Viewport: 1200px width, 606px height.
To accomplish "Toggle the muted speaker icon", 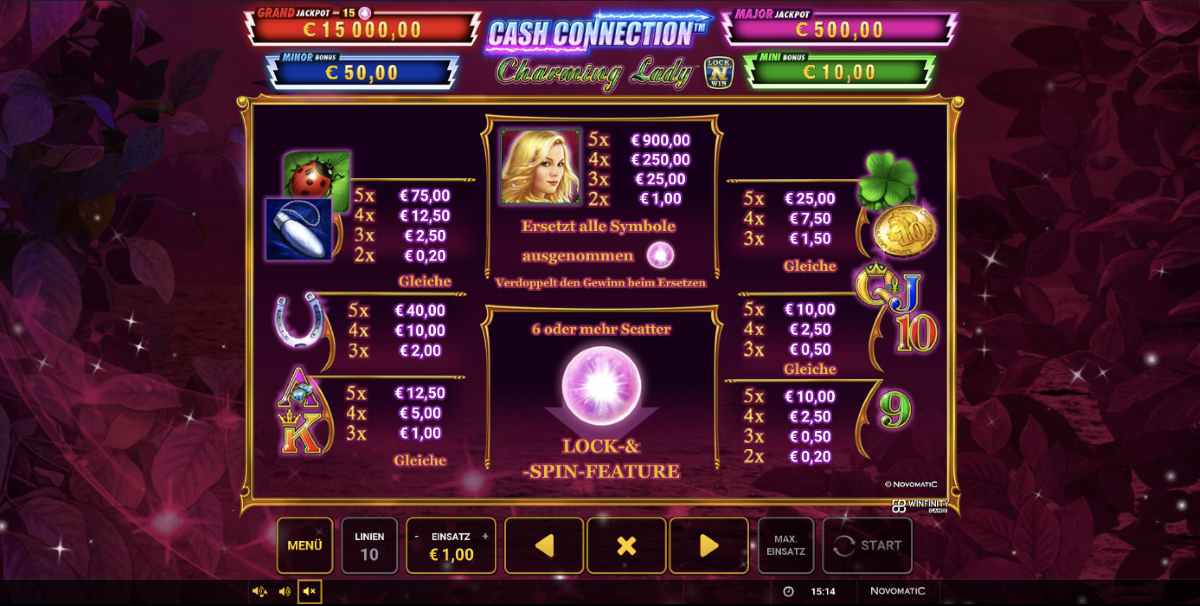I will [x=309, y=592].
